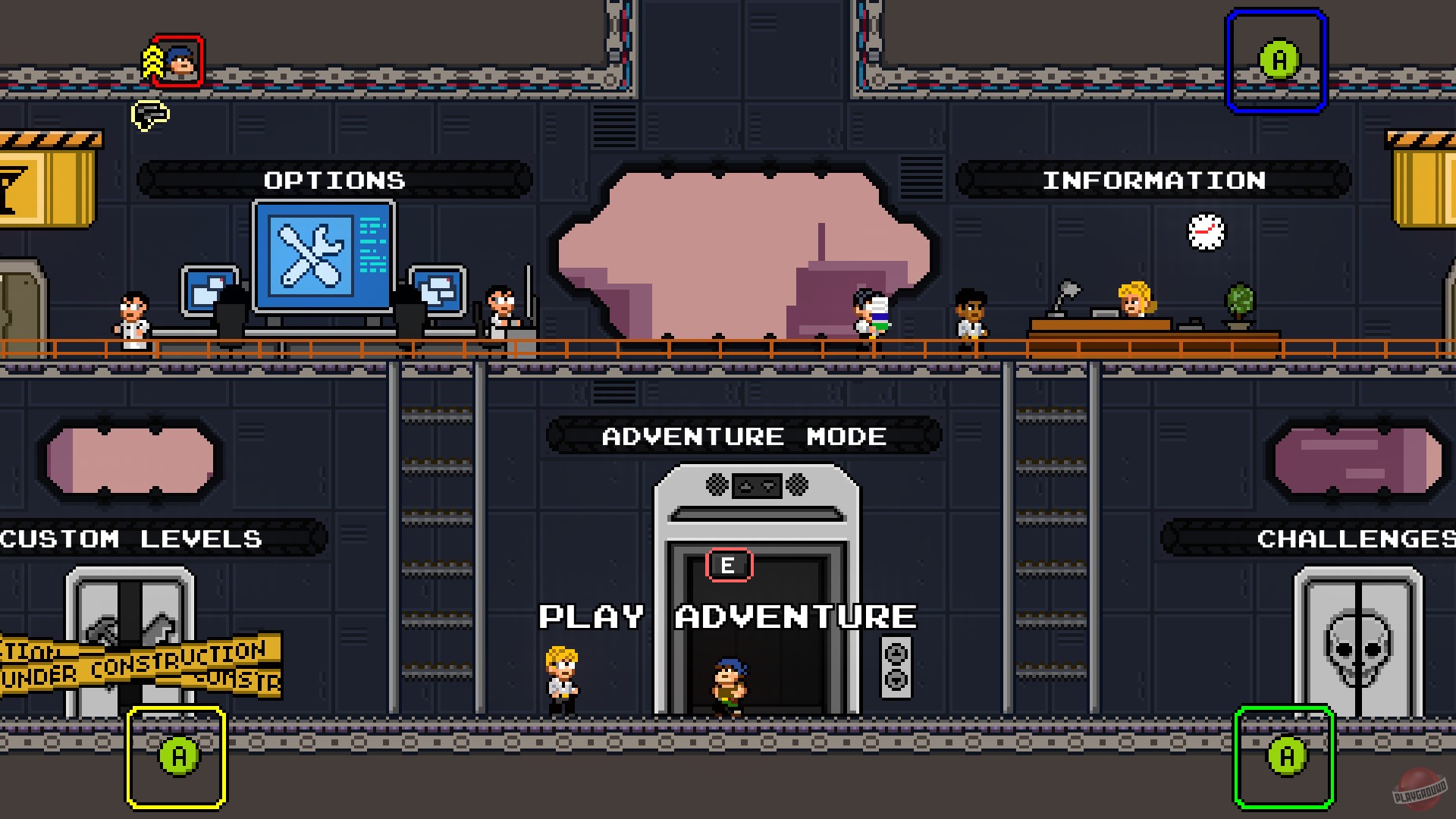Click the green A button in the yellow frame
The image size is (1456, 819).
pyautogui.click(x=177, y=756)
